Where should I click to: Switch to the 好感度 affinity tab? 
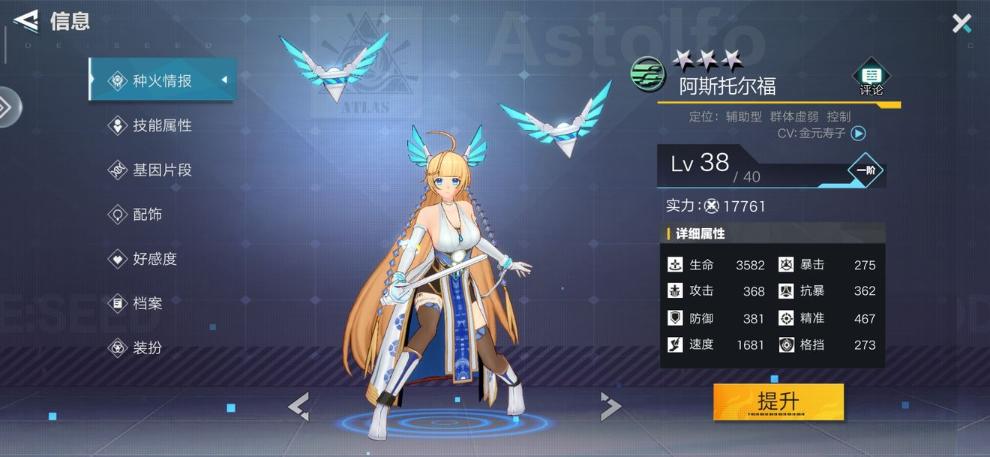tap(155, 259)
